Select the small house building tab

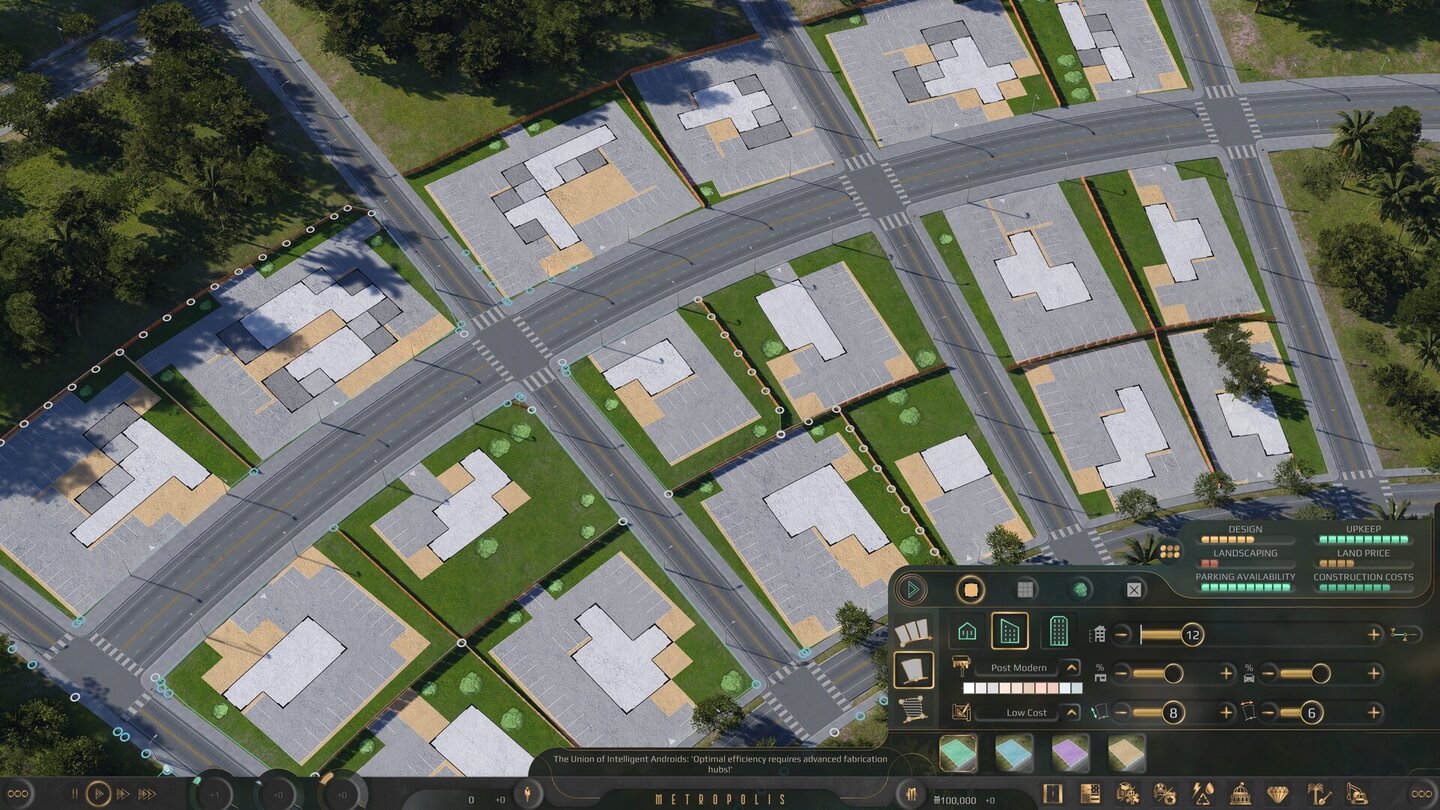coord(966,631)
